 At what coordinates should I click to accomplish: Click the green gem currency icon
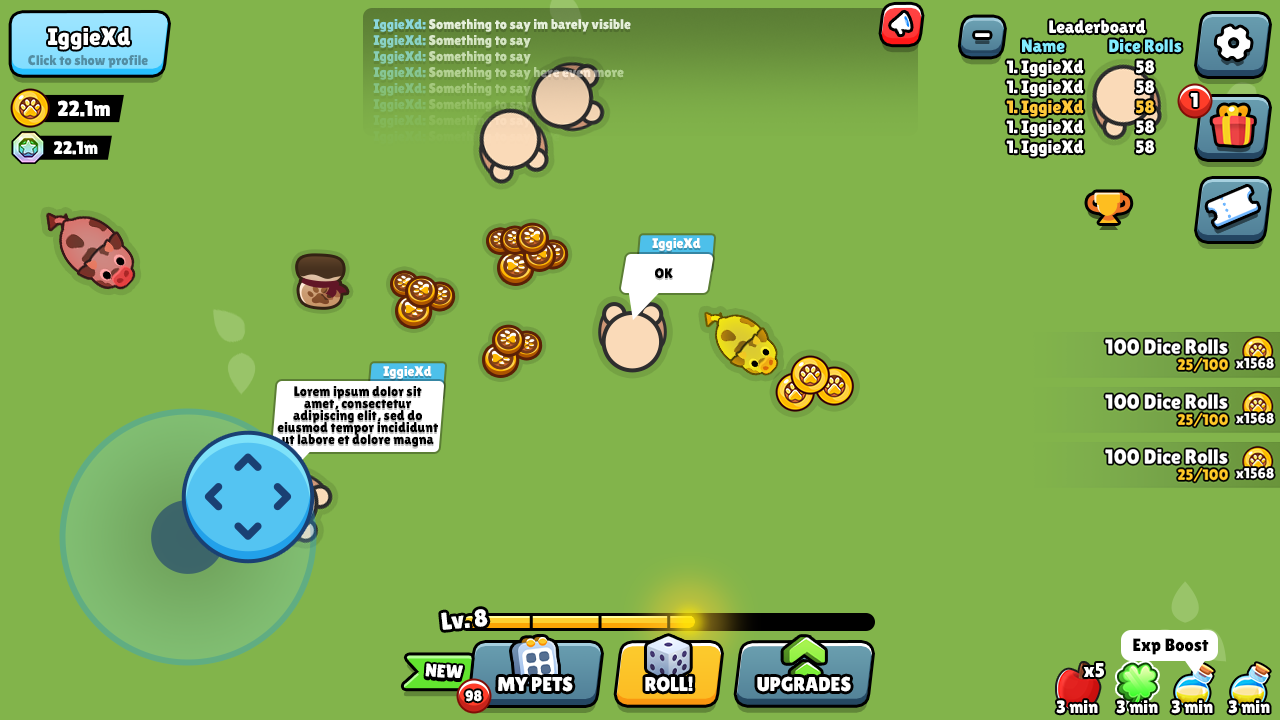25,148
